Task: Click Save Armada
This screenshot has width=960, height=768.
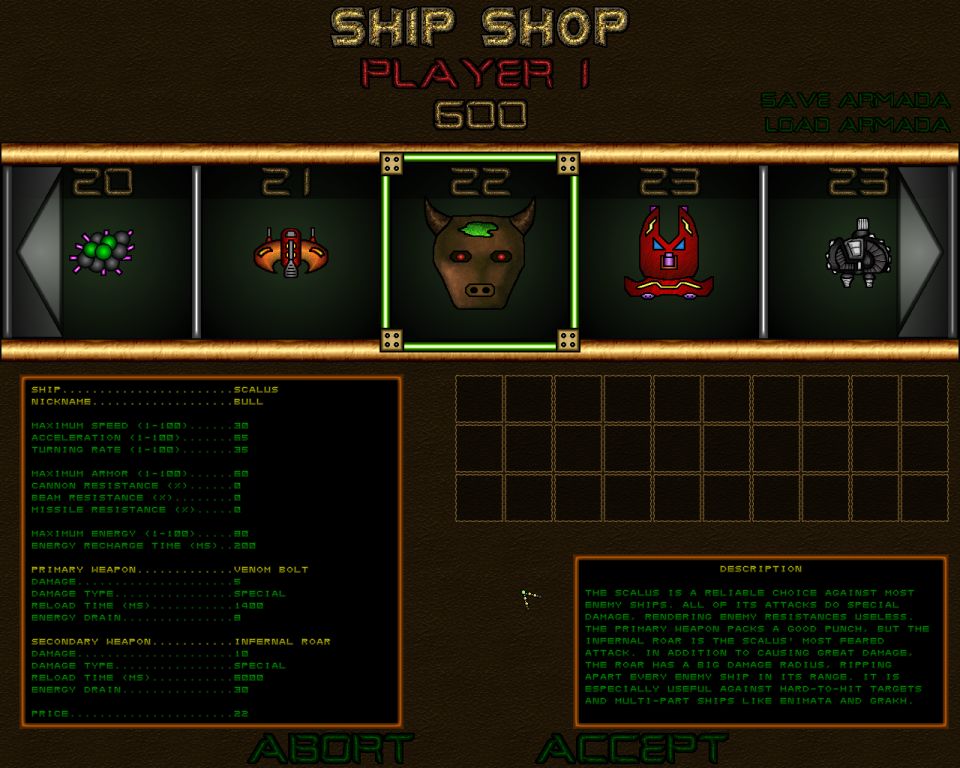Action: point(854,101)
